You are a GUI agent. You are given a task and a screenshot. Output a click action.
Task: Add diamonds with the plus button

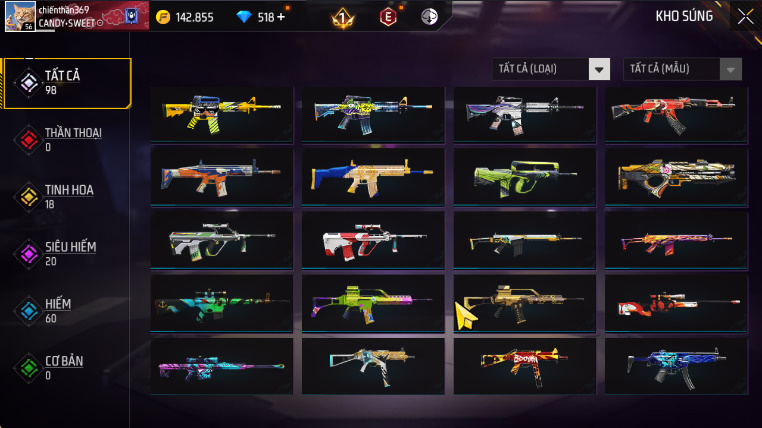[x=280, y=17]
